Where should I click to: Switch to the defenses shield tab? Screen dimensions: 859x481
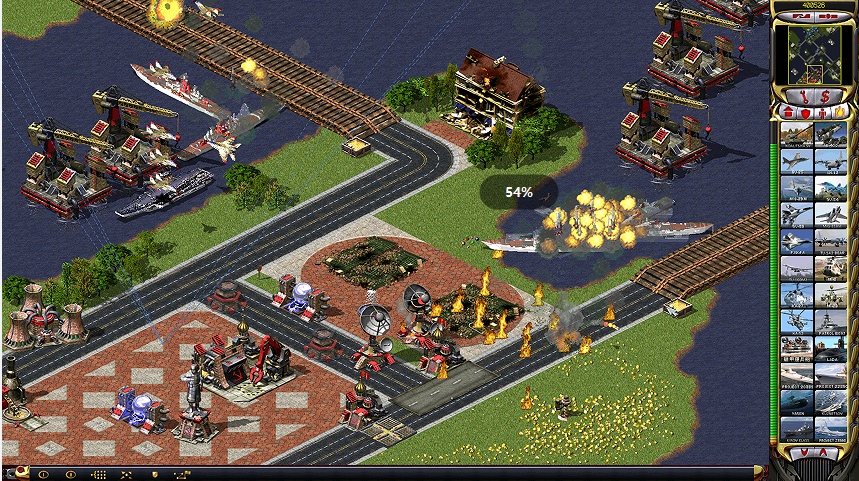click(805, 113)
